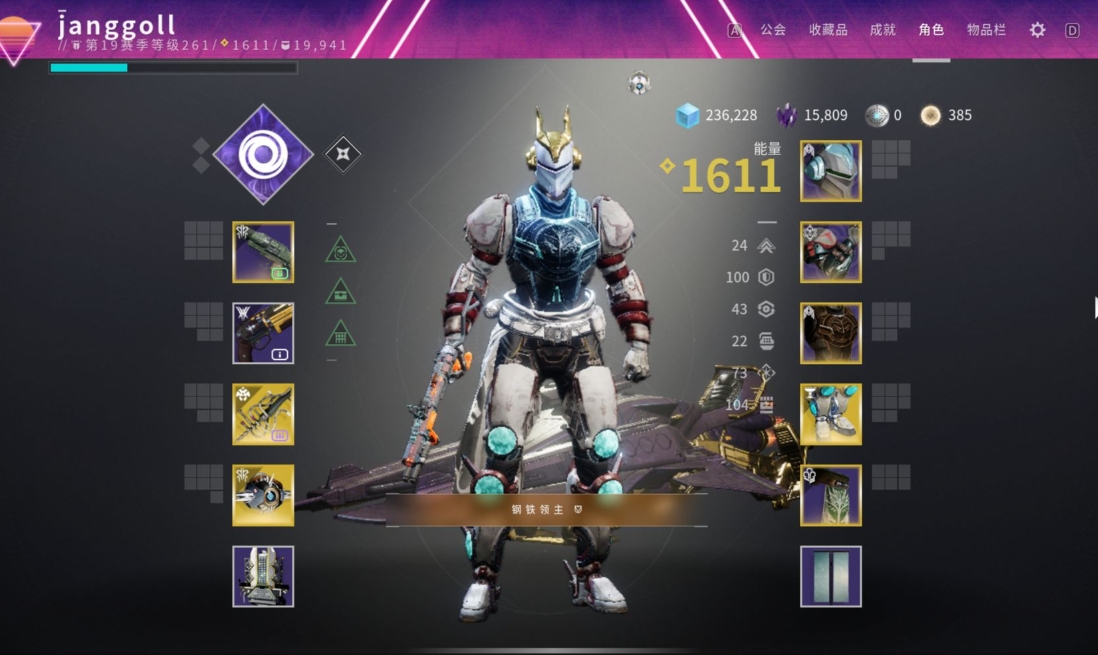Select the 角色 character tab

(x=931, y=30)
